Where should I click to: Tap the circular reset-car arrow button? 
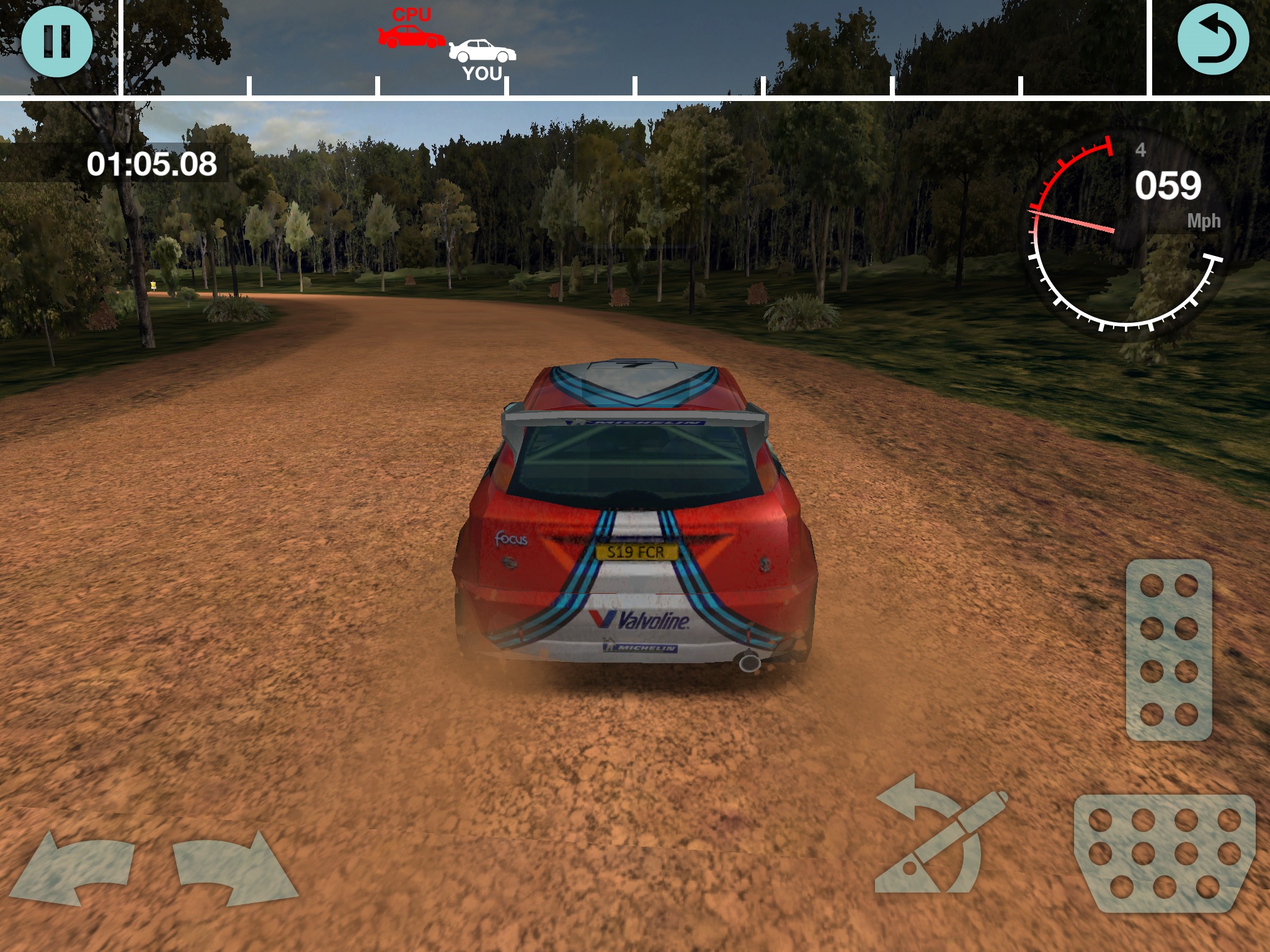[x=1212, y=42]
